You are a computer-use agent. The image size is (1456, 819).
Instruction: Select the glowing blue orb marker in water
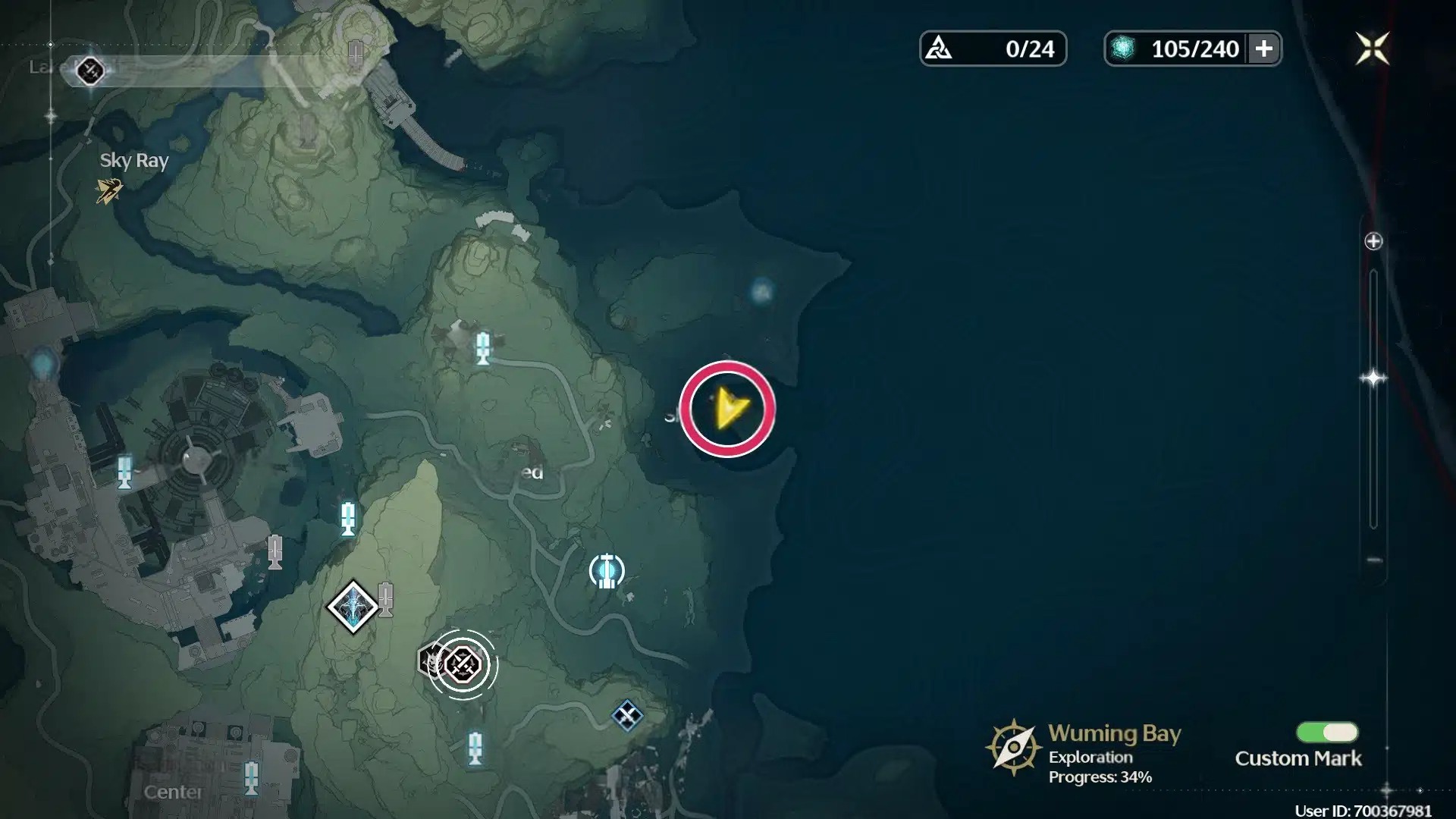[761, 291]
